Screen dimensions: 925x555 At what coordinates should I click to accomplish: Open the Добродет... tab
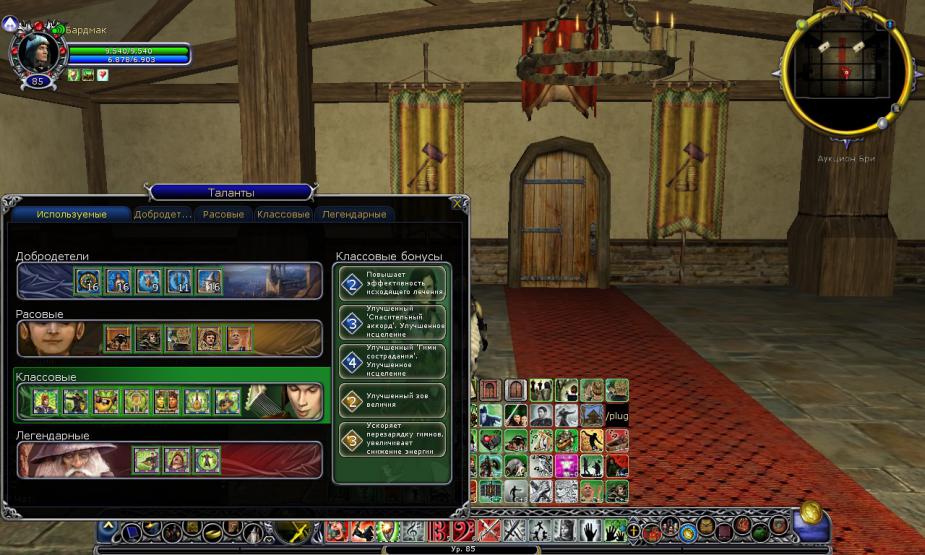coord(162,214)
